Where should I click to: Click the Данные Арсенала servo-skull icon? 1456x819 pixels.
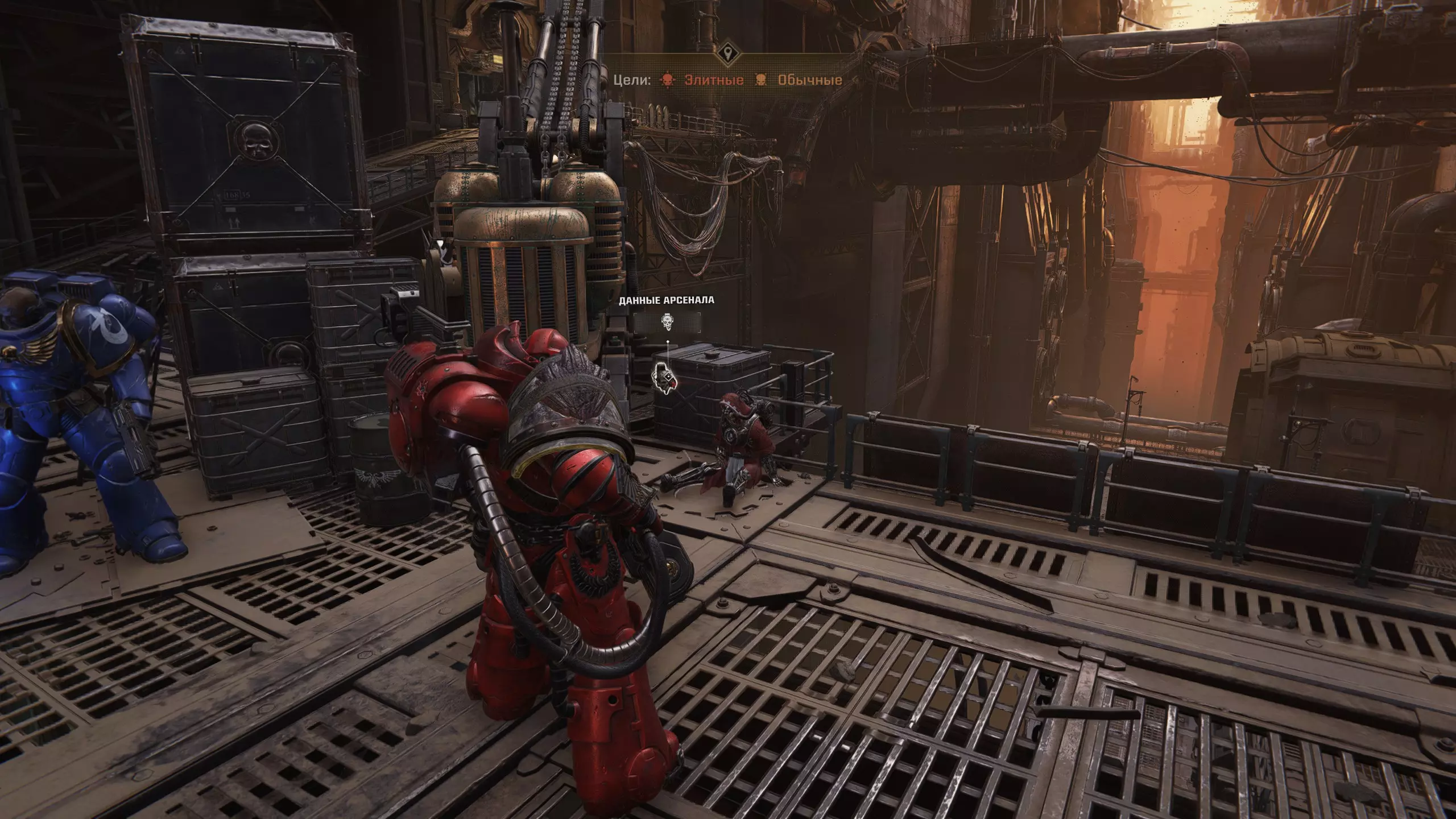click(668, 322)
